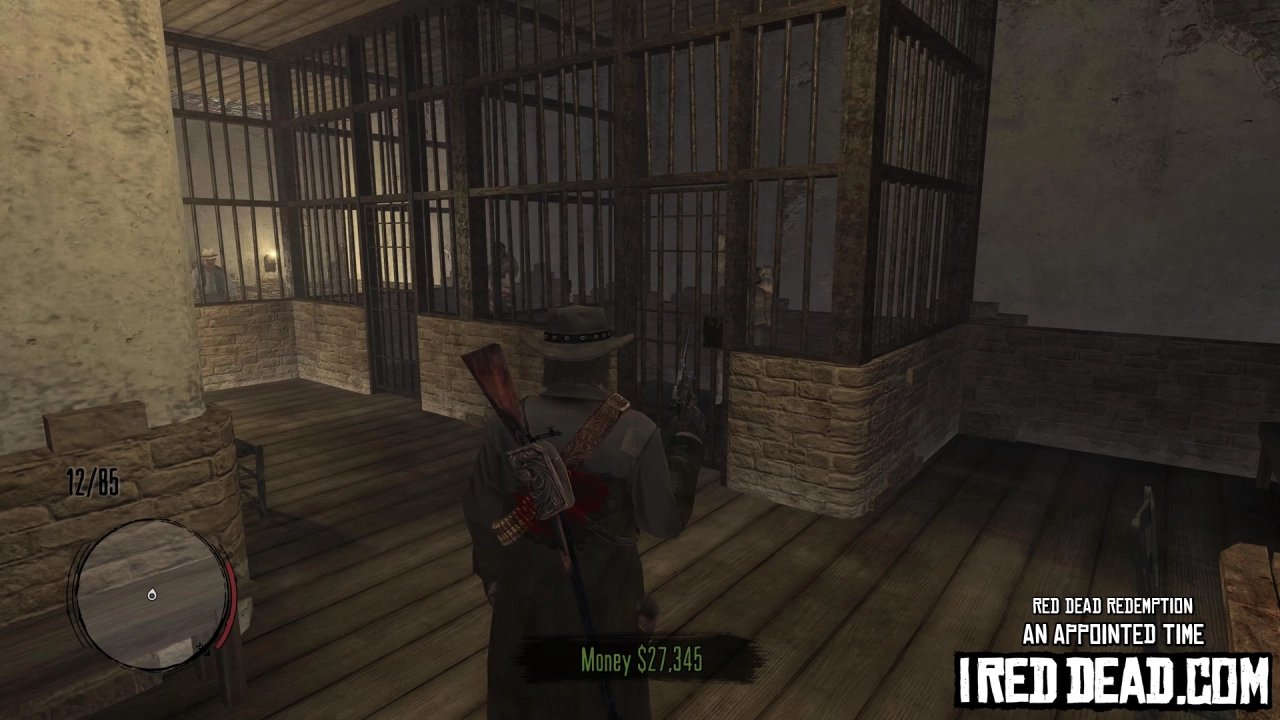Click the compass marker on the minimap
Viewport: 1280px width, 720px height.
(152, 595)
